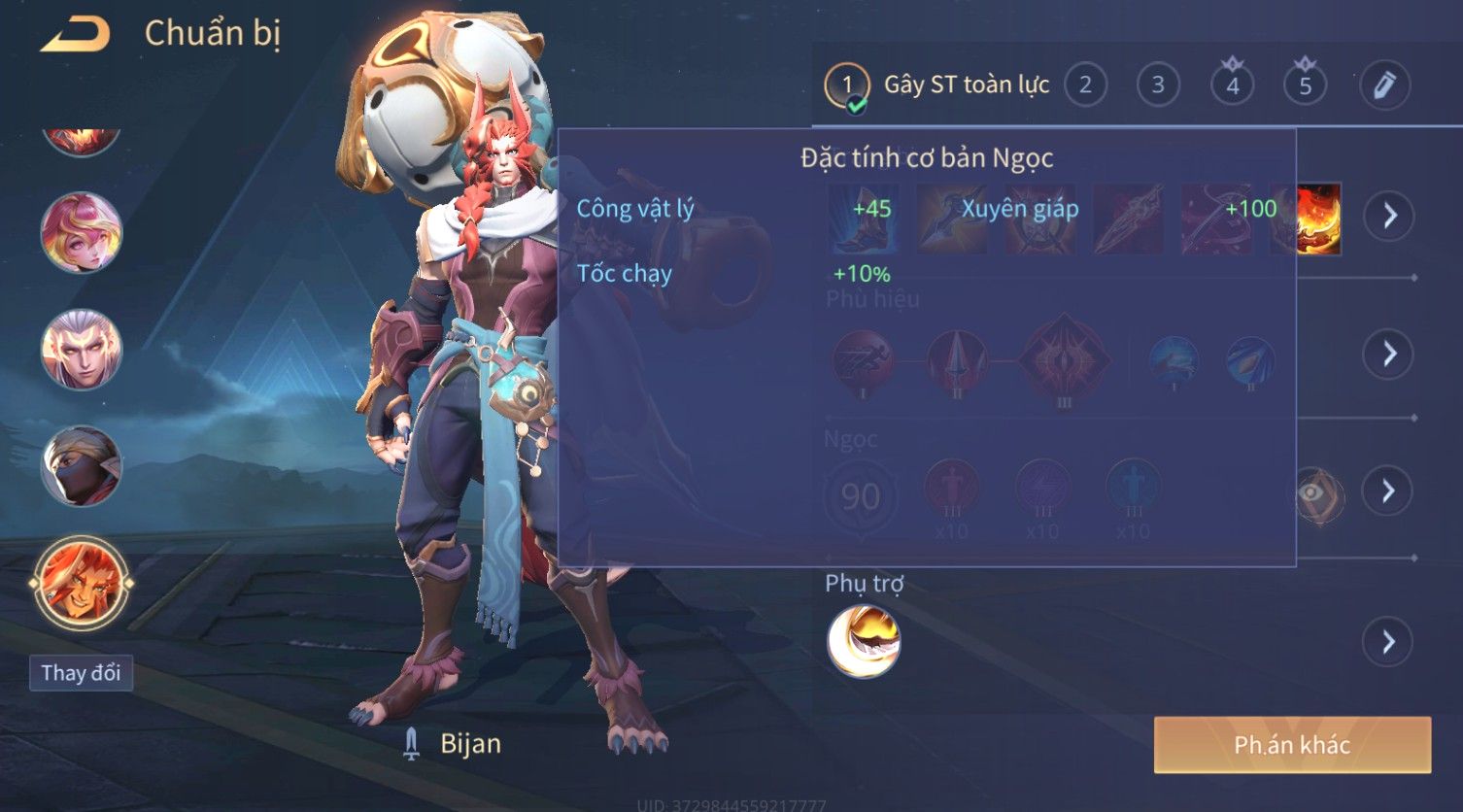Click the Phản khắc button
The width and height of the screenshot is (1463, 812).
(x=1292, y=745)
